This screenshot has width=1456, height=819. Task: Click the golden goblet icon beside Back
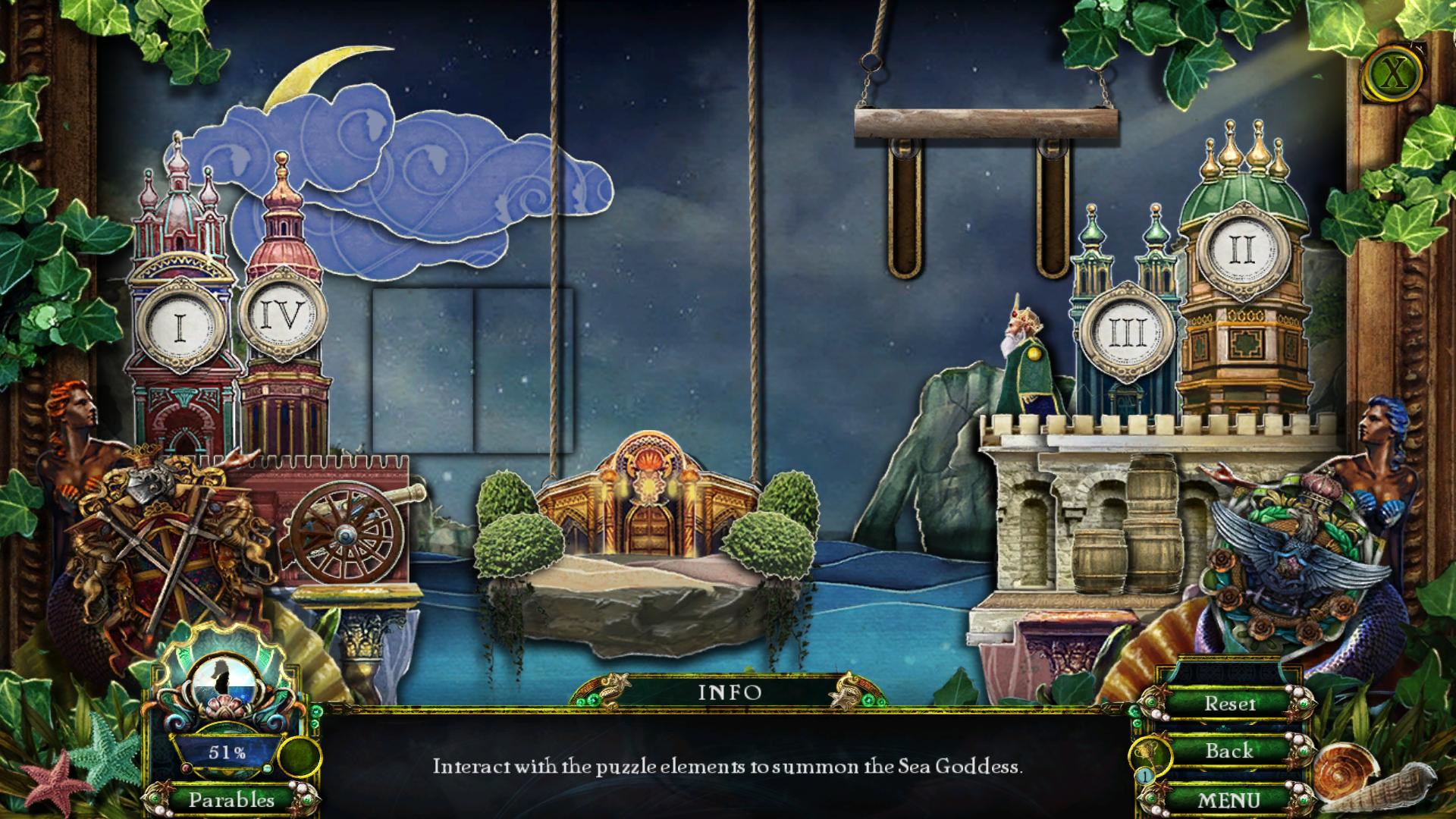1145,752
